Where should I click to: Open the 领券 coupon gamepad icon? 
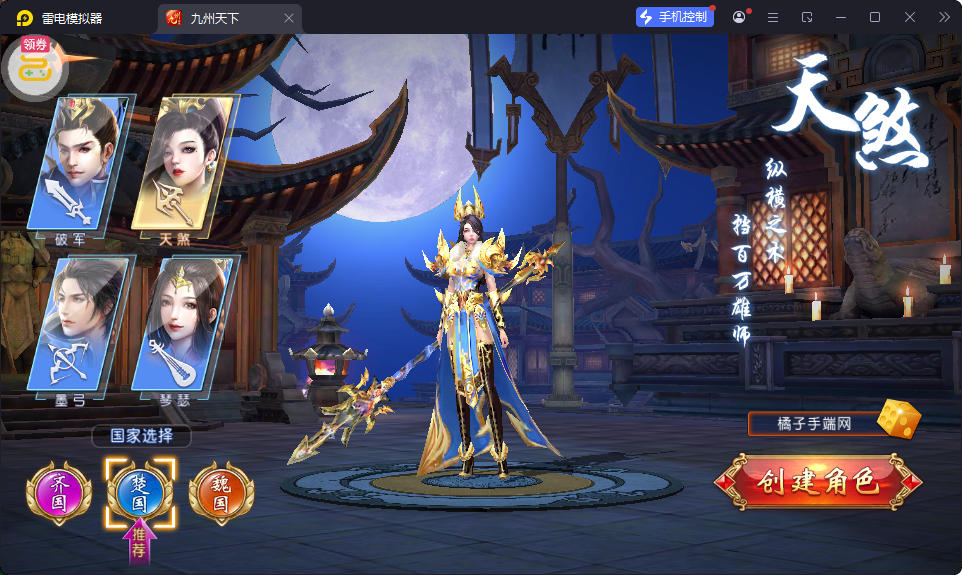tap(36, 66)
